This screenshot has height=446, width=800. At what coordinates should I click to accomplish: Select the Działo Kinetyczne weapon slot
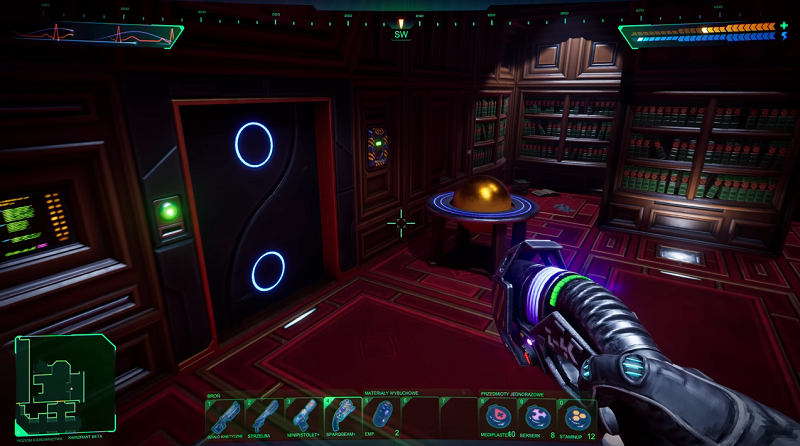coord(225,417)
